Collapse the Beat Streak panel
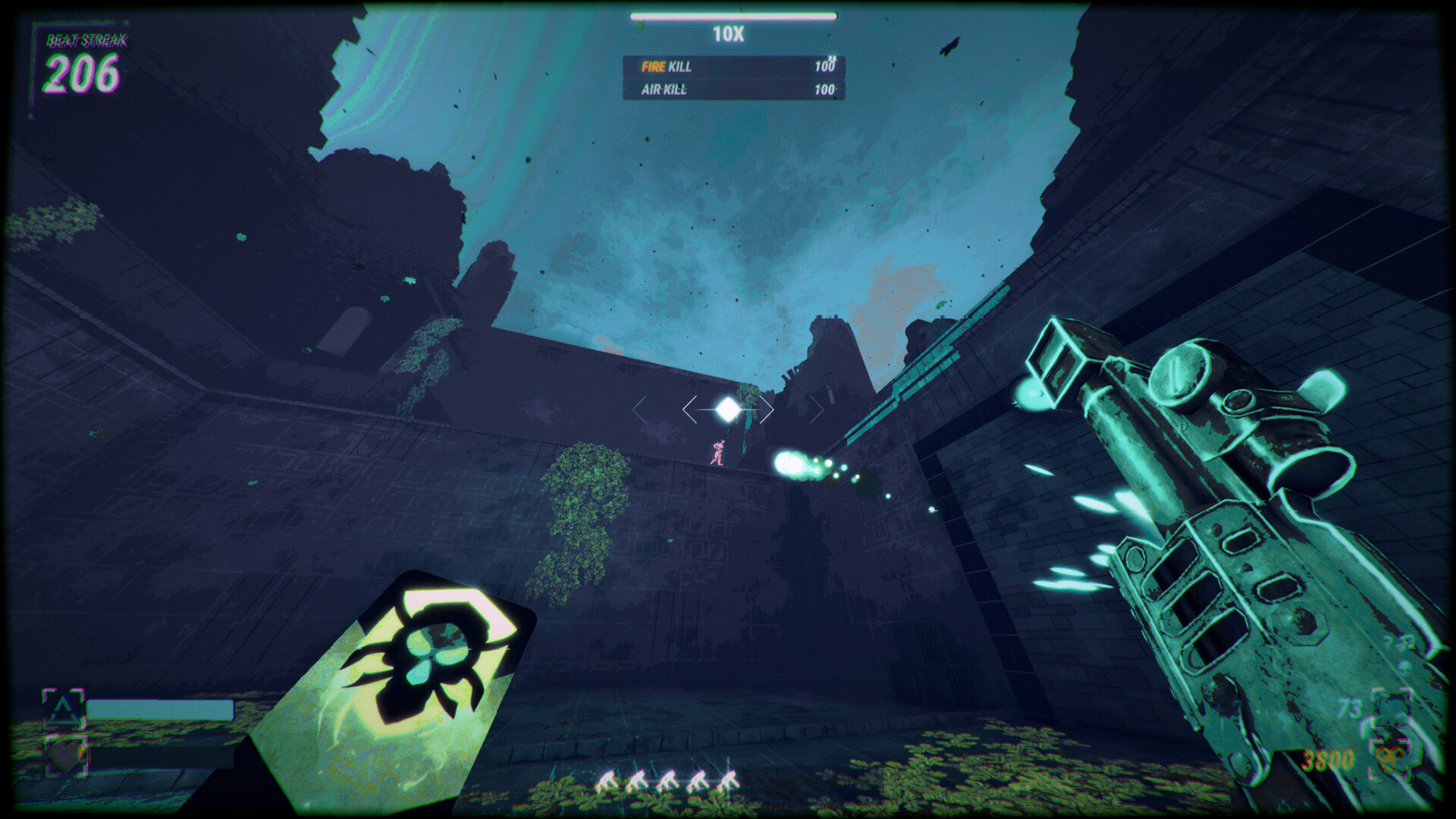The image size is (1456, 819). pos(83,61)
